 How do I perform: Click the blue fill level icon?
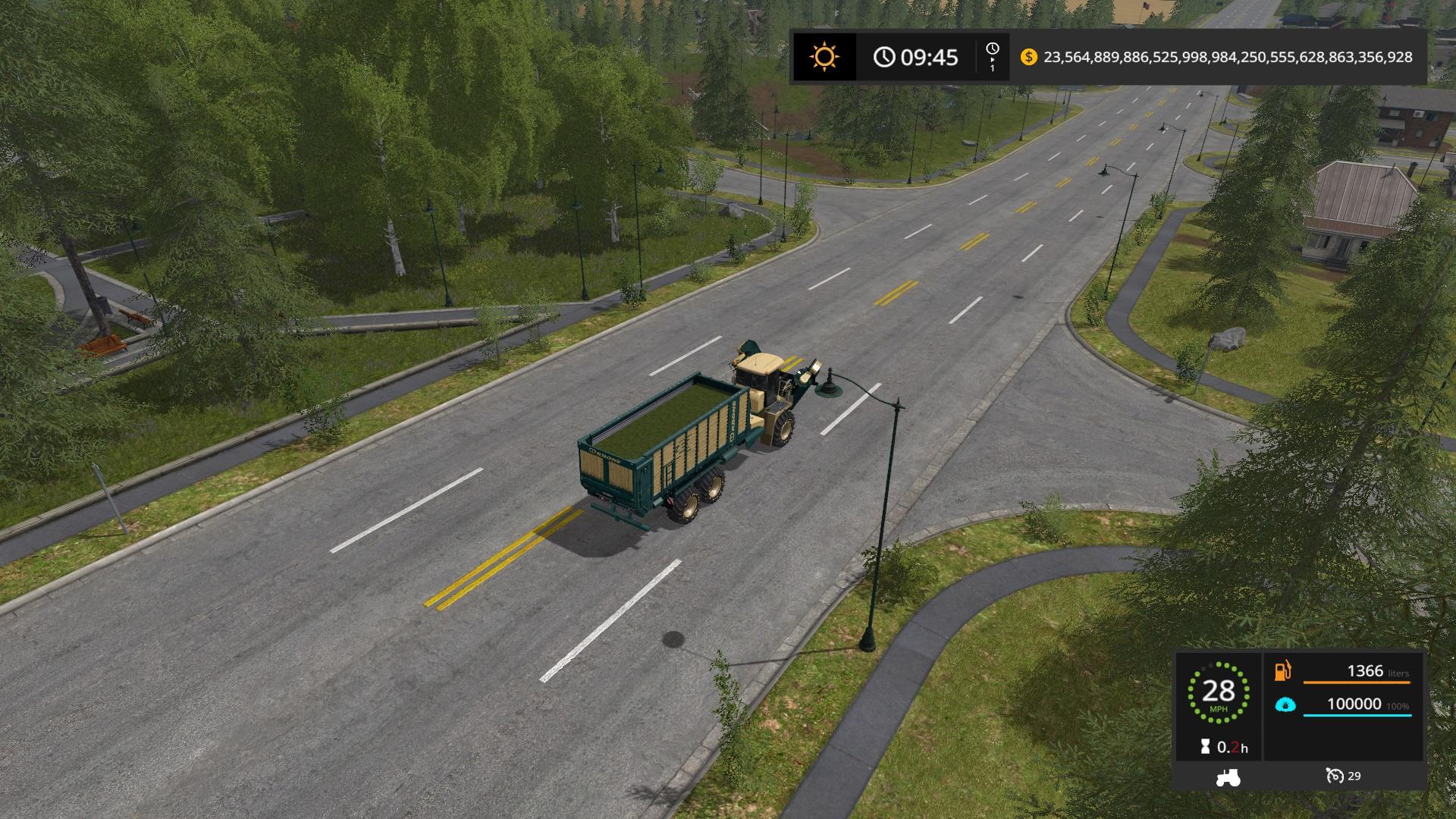(1285, 705)
